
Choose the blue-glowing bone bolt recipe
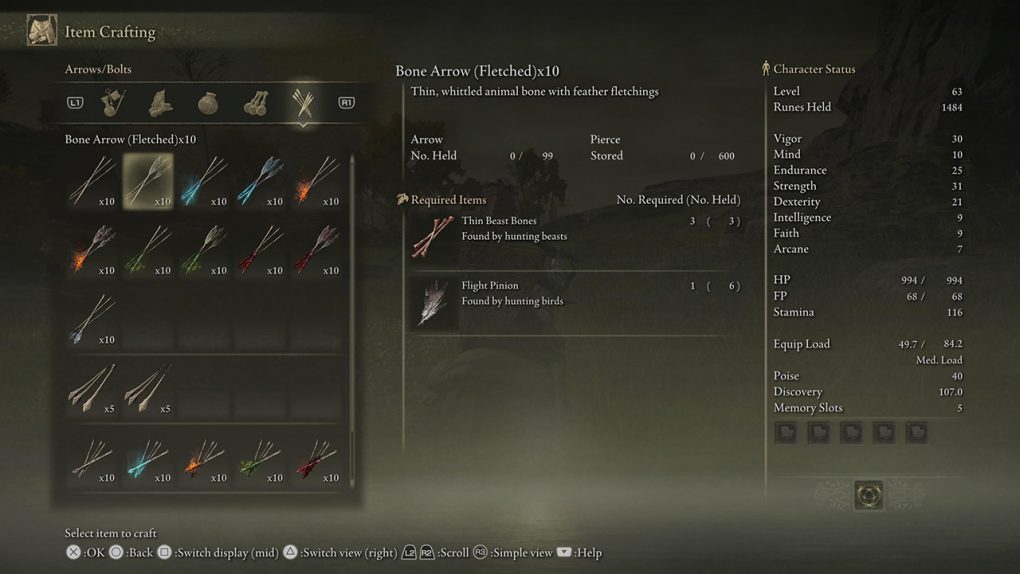coord(148,458)
